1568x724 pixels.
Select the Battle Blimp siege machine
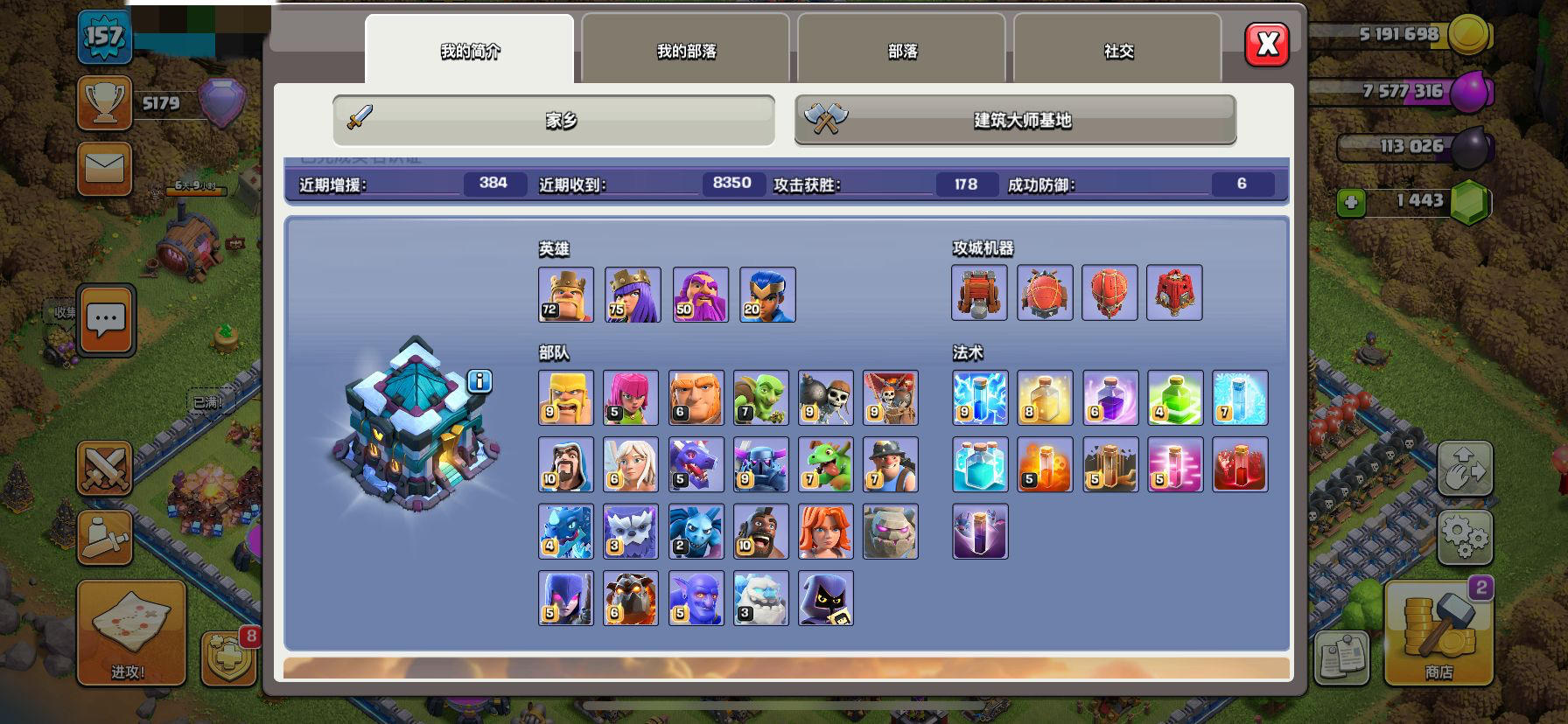pyautogui.click(x=1045, y=293)
